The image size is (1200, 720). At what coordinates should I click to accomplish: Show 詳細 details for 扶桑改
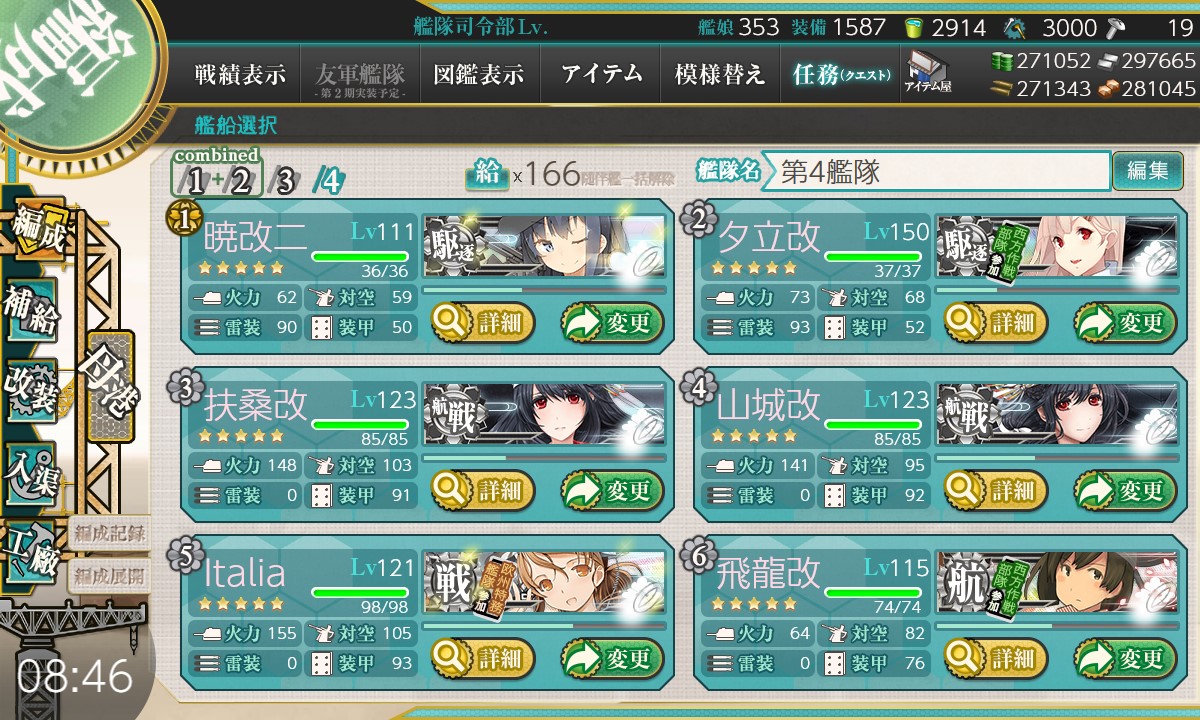[x=483, y=491]
